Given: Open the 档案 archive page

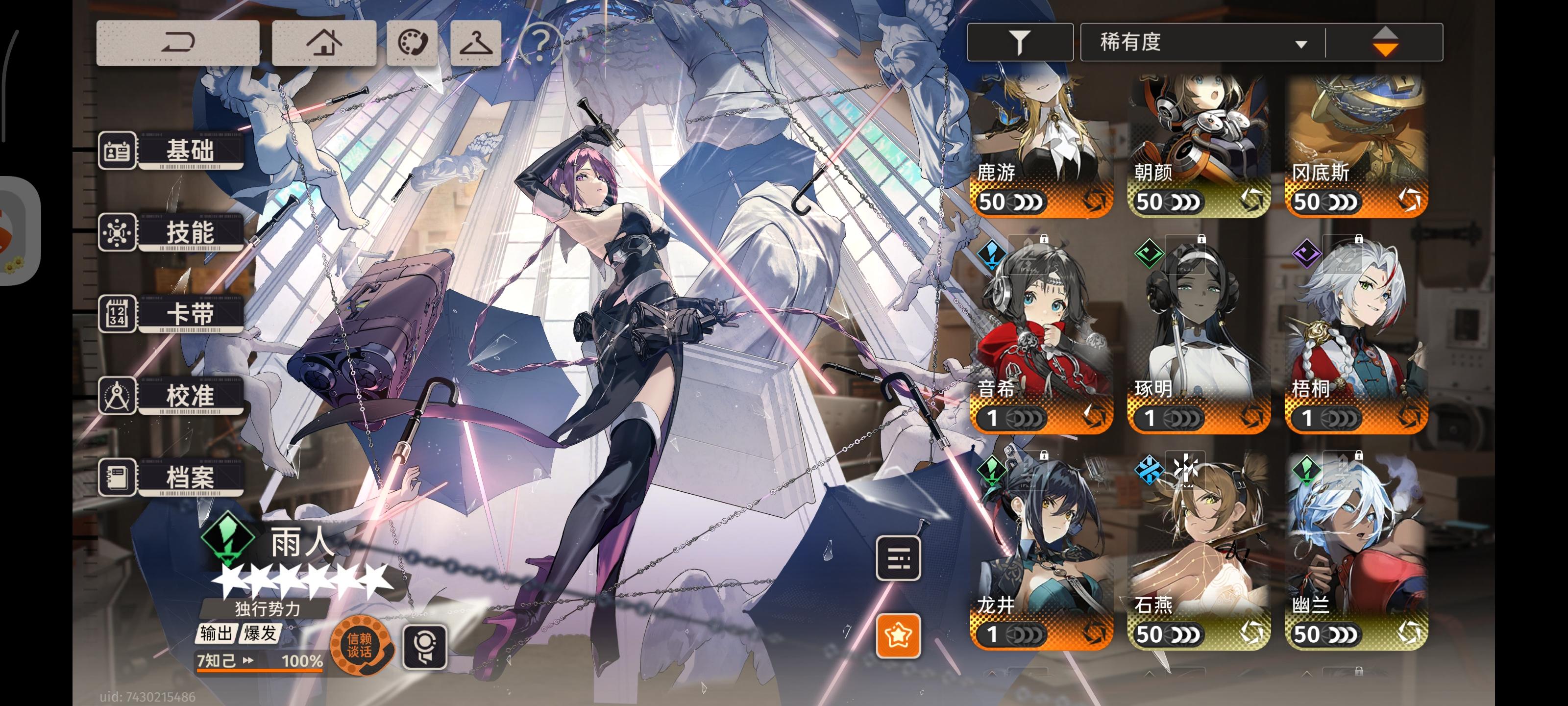Looking at the screenshot, I should click(x=188, y=478).
